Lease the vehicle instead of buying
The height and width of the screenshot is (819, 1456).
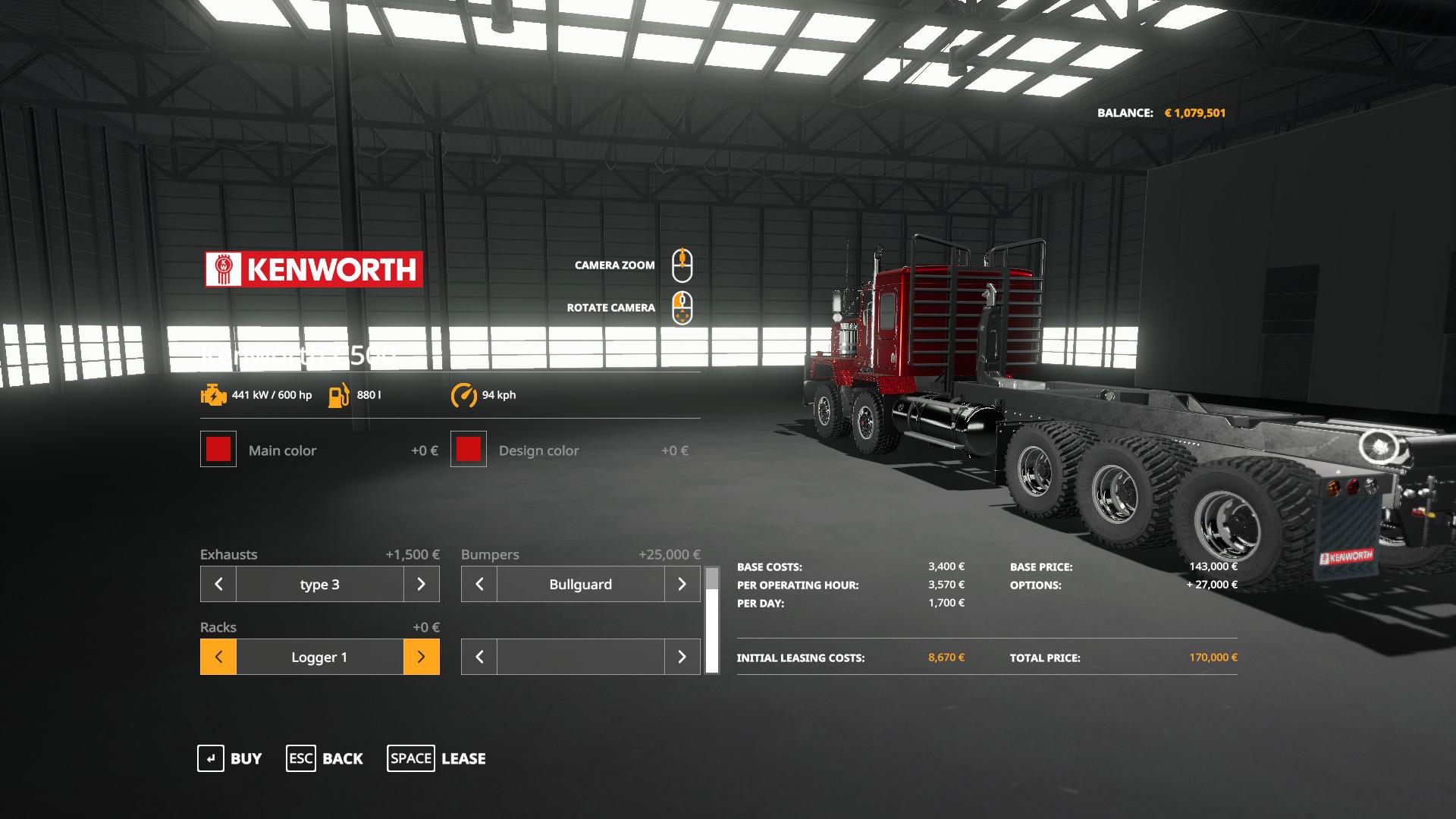[437, 758]
